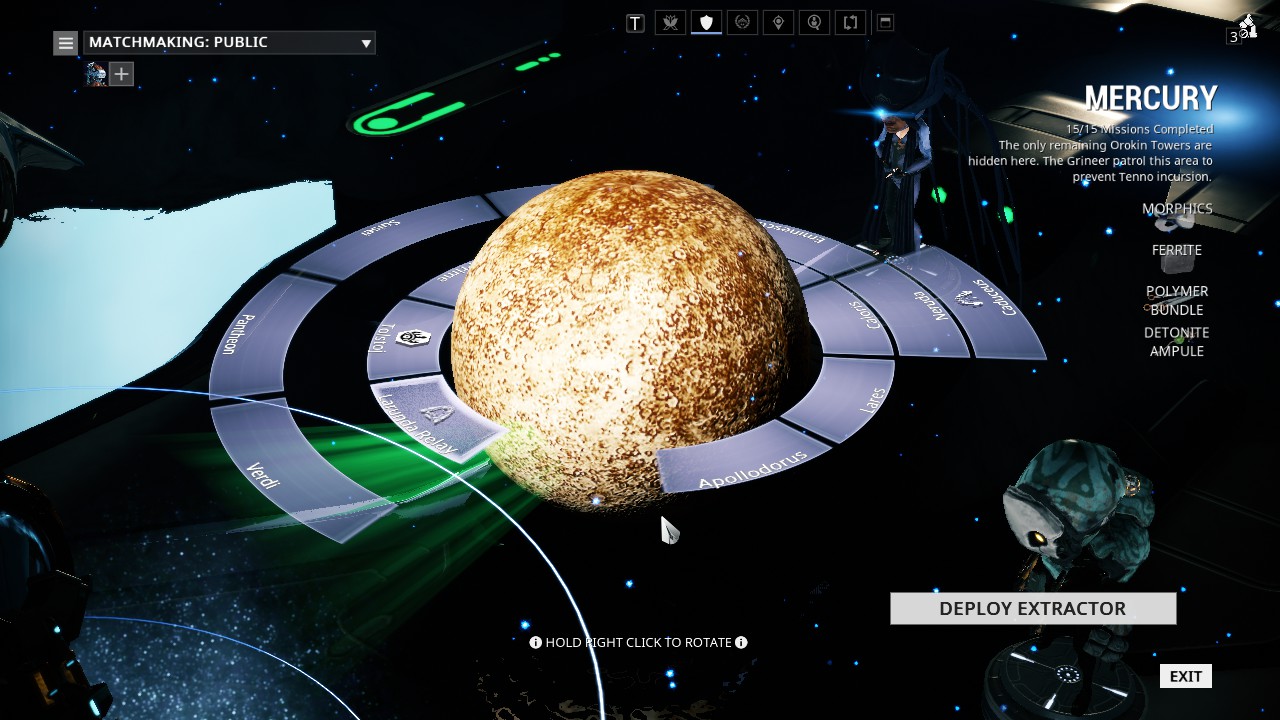Select the Larunda Relay node
The height and width of the screenshot is (720, 1280).
pyautogui.click(x=432, y=416)
